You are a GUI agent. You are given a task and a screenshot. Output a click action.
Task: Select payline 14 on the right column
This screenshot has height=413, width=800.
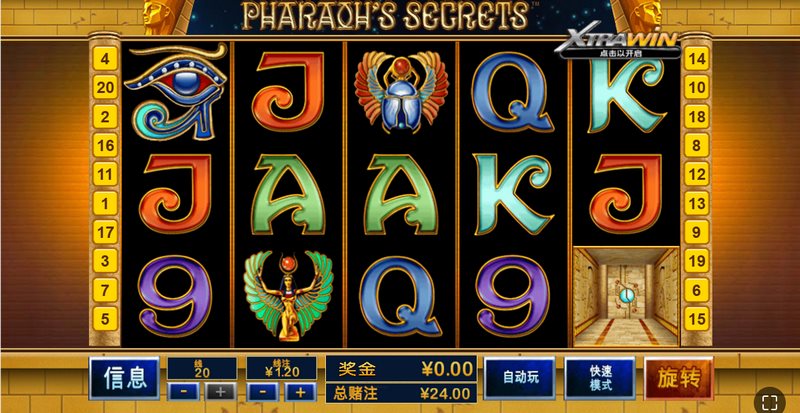point(698,59)
